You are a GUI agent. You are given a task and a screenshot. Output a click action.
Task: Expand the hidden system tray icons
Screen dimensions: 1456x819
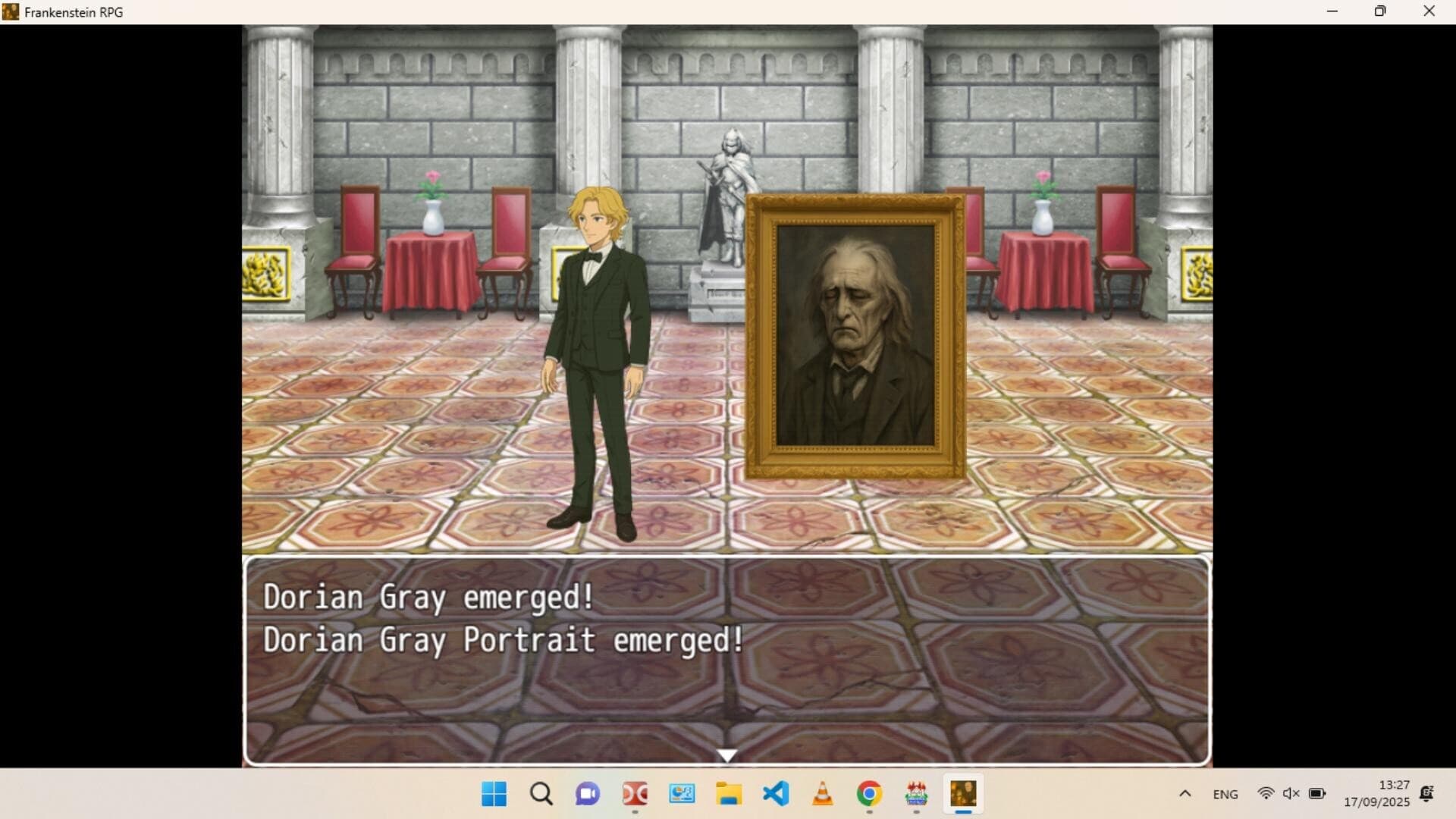click(1185, 794)
